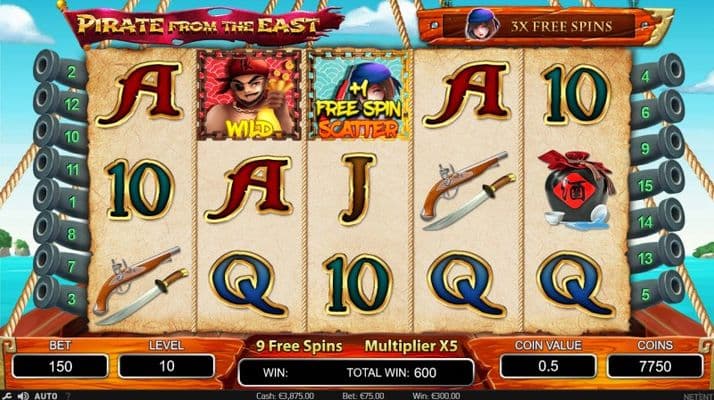The image size is (714, 400).
Task: Highlight payline cannon number 10
Action: click(62, 135)
